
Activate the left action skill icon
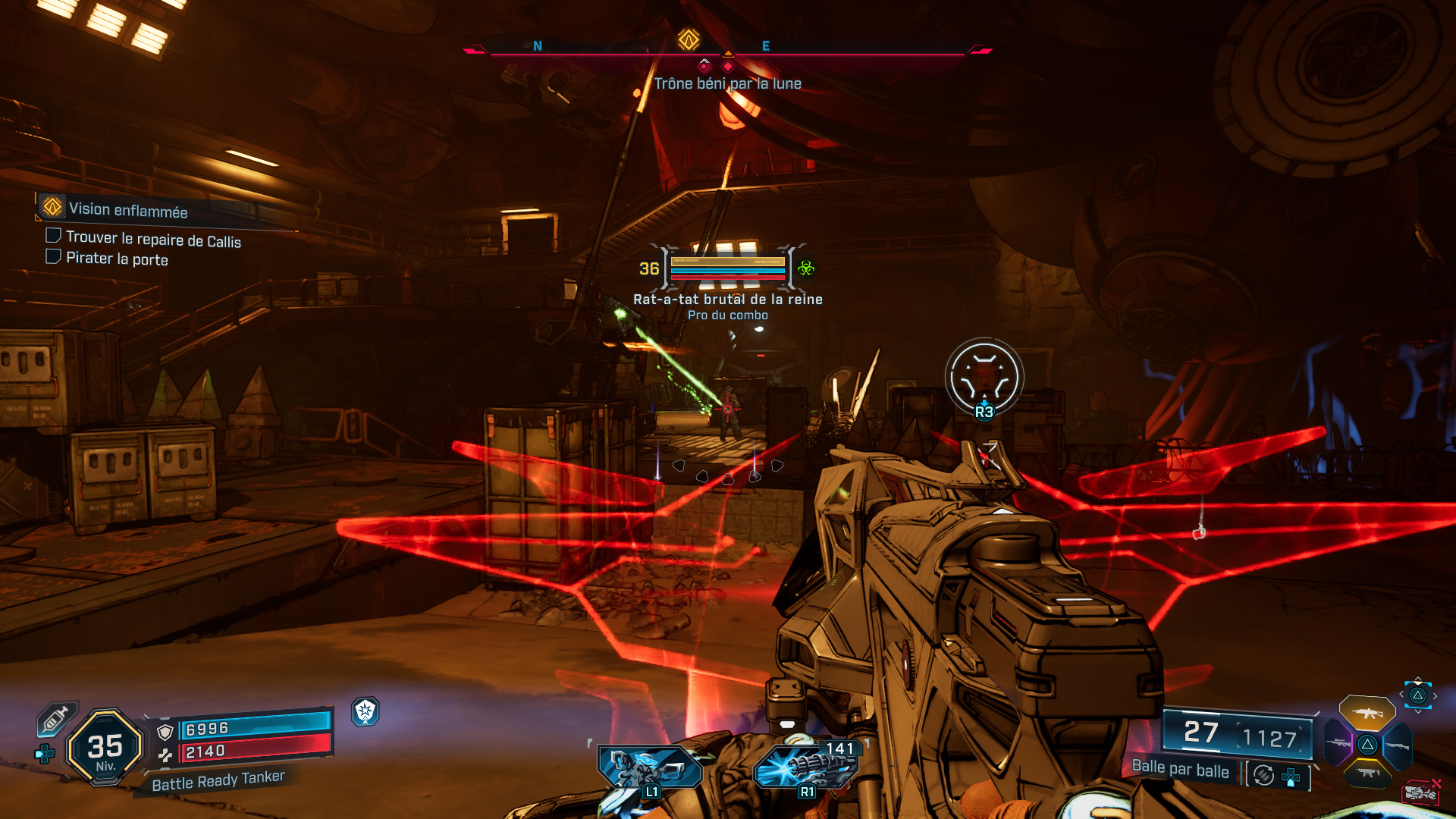tap(649, 767)
